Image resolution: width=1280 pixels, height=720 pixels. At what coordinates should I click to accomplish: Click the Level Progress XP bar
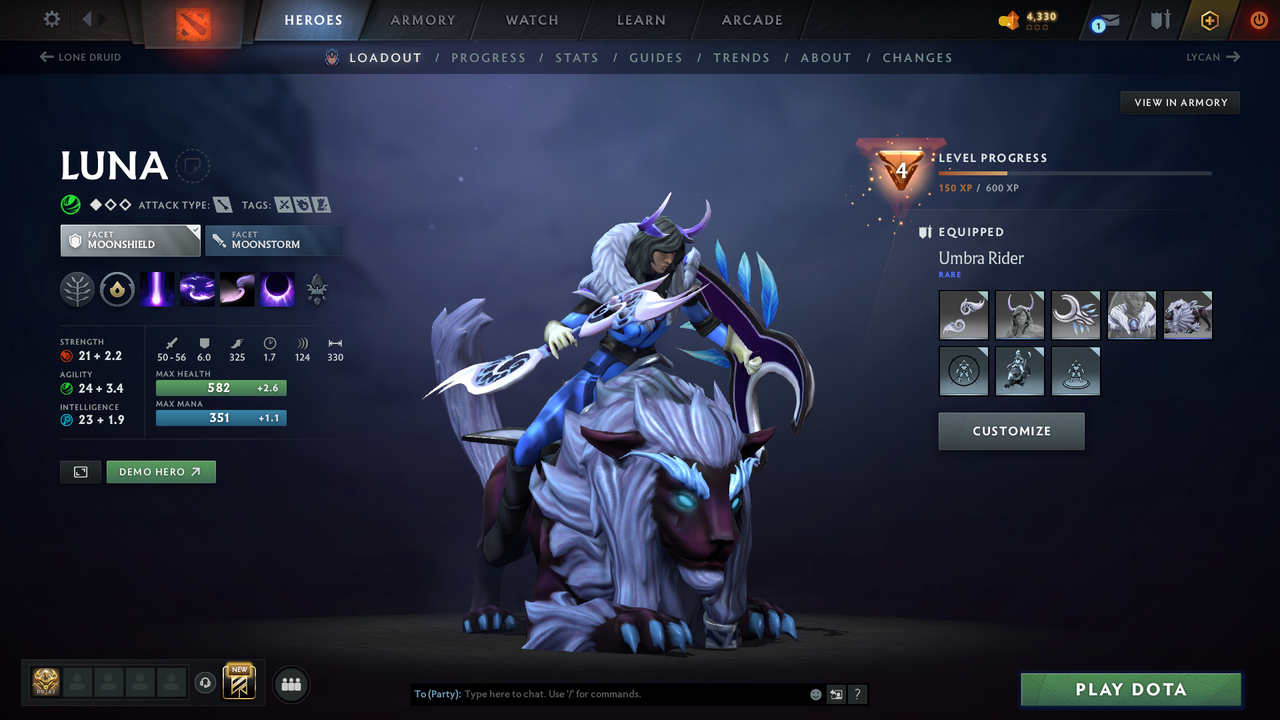click(1075, 172)
